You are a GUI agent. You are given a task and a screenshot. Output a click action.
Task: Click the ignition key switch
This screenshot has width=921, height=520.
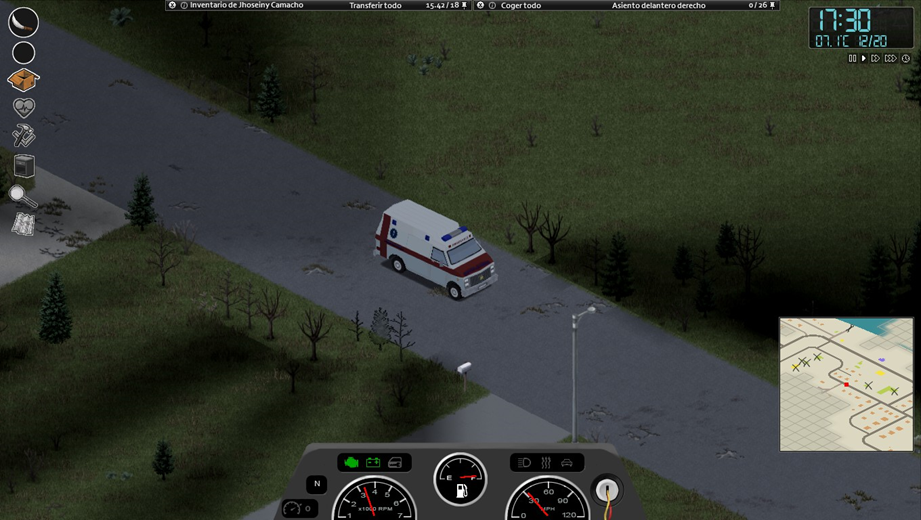(x=606, y=490)
